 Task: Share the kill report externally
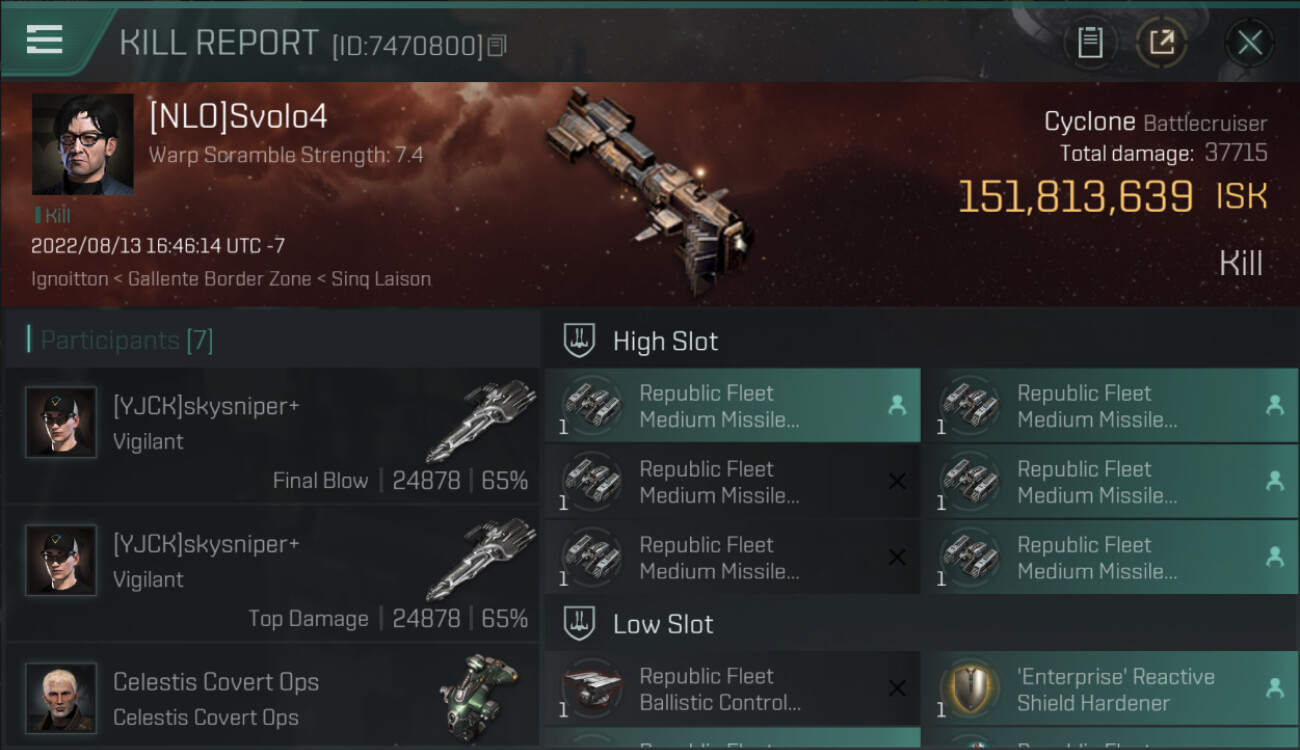coord(1161,43)
